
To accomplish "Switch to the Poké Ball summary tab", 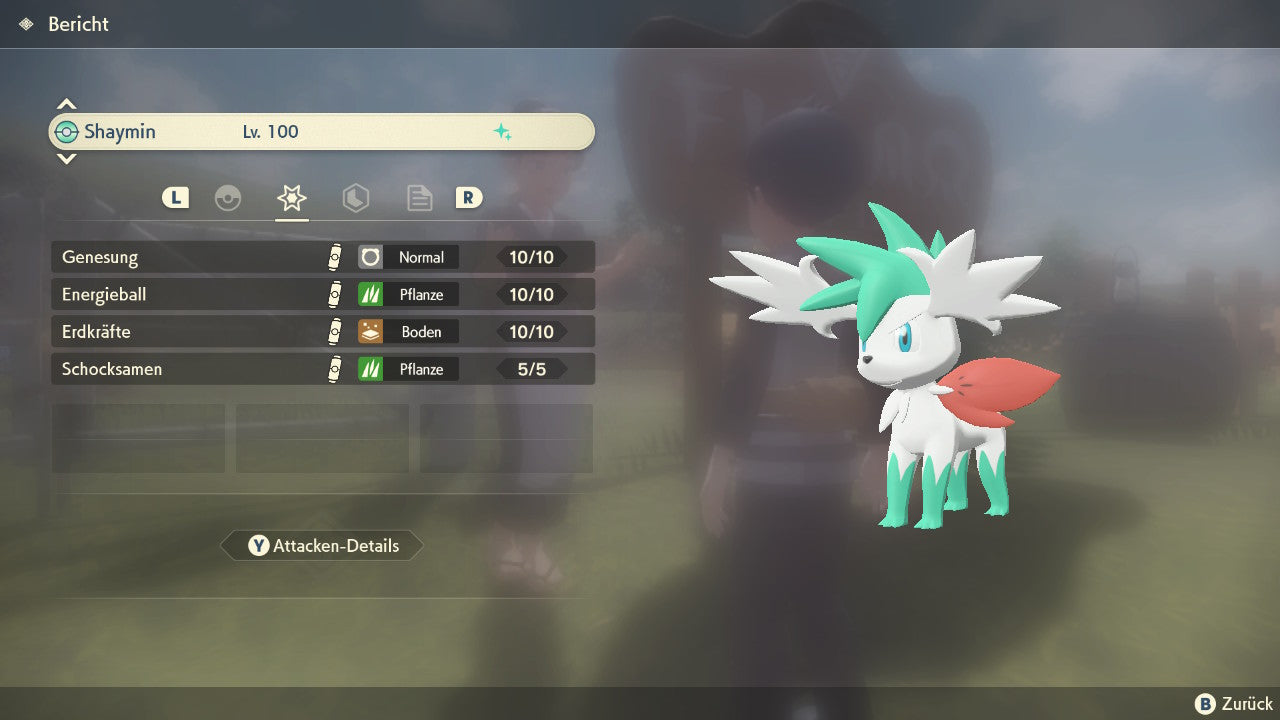I will pyautogui.click(x=228, y=198).
